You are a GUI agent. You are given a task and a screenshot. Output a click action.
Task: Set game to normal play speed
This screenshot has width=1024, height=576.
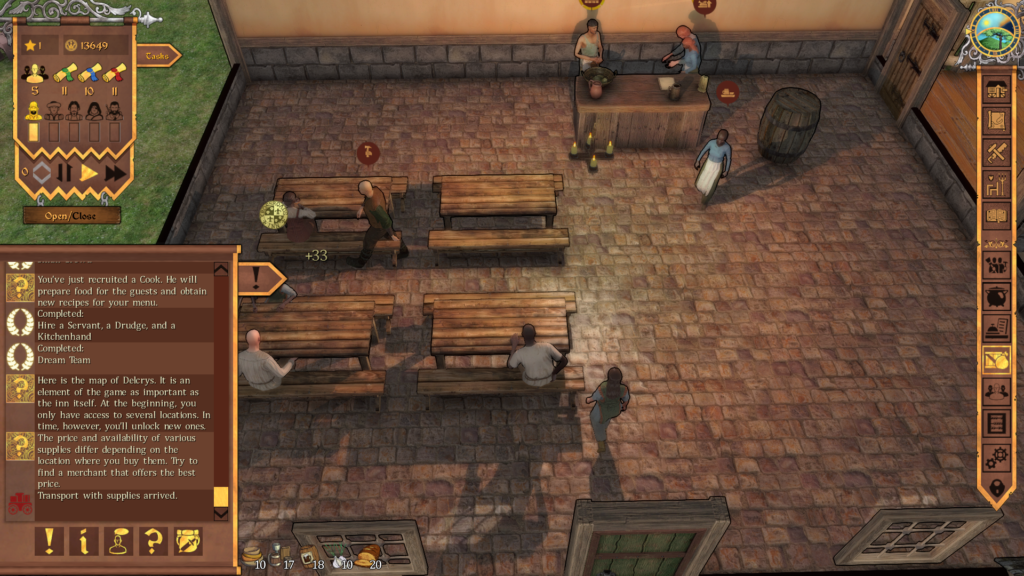pyautogui.click(x=89, y=173)
